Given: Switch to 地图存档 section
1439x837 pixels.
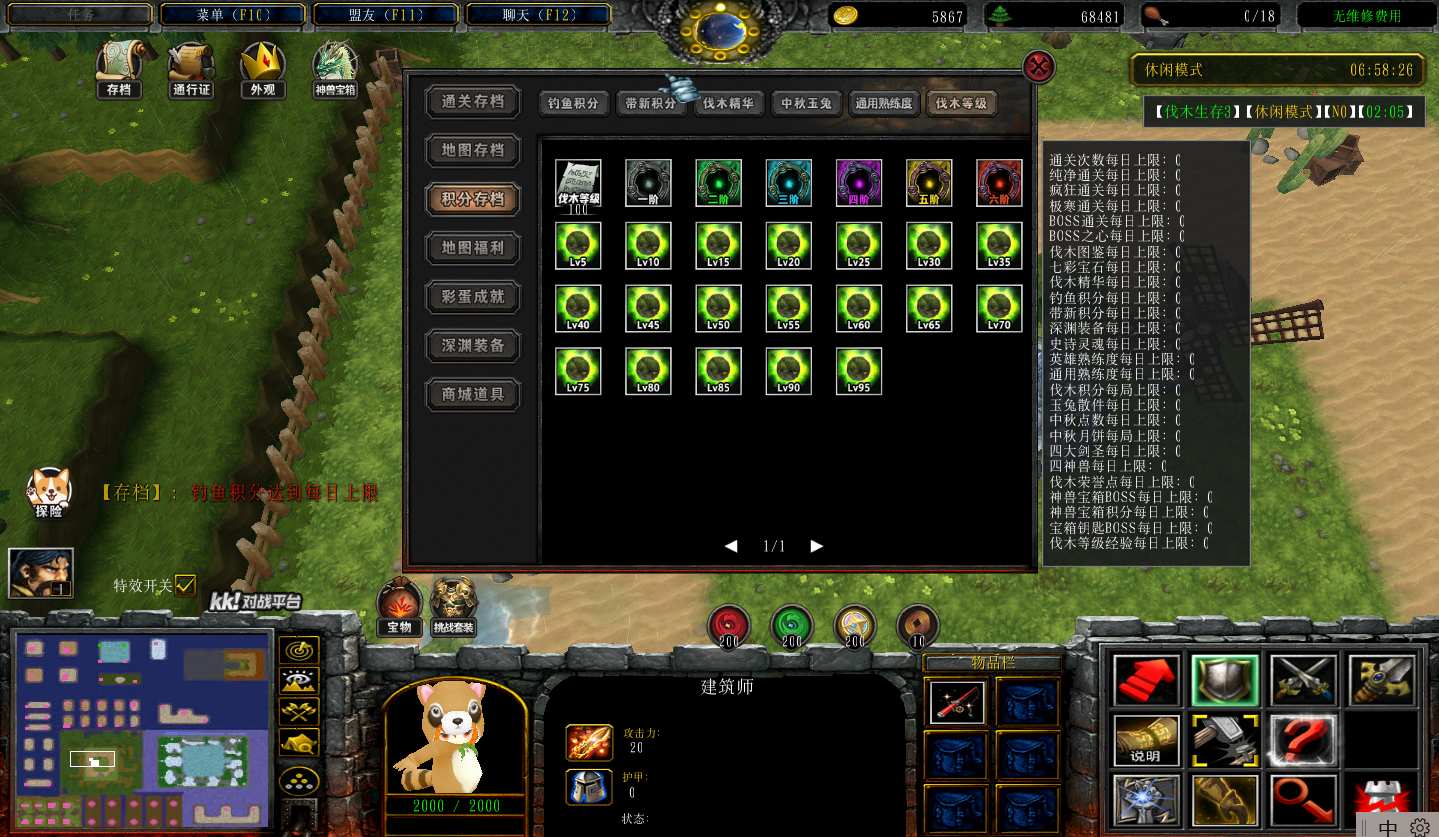Looking at the screenshot, I should (x=474, y=150).
